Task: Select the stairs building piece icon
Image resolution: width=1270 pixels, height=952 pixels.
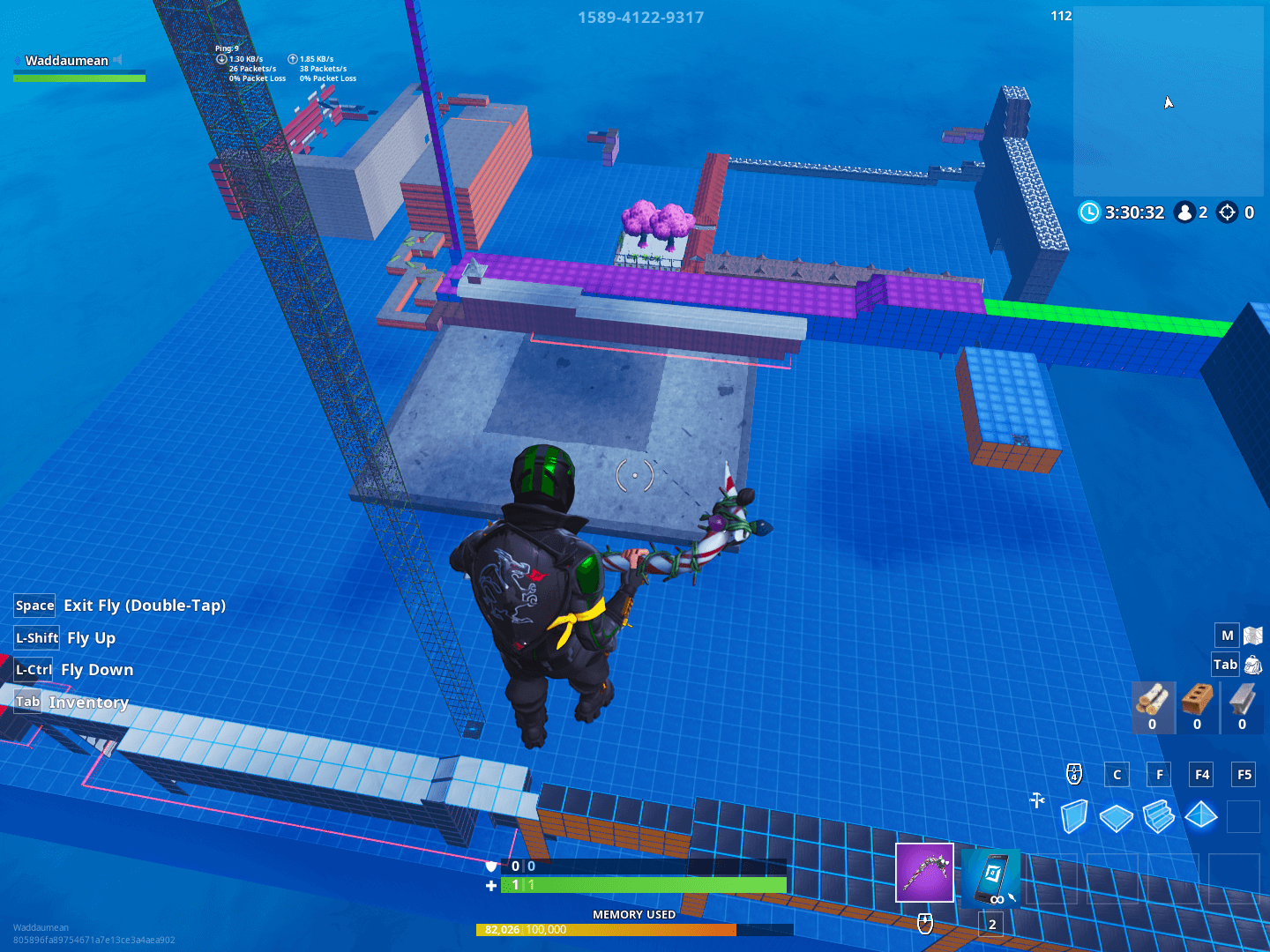Action: click(x=1159, y=818)
